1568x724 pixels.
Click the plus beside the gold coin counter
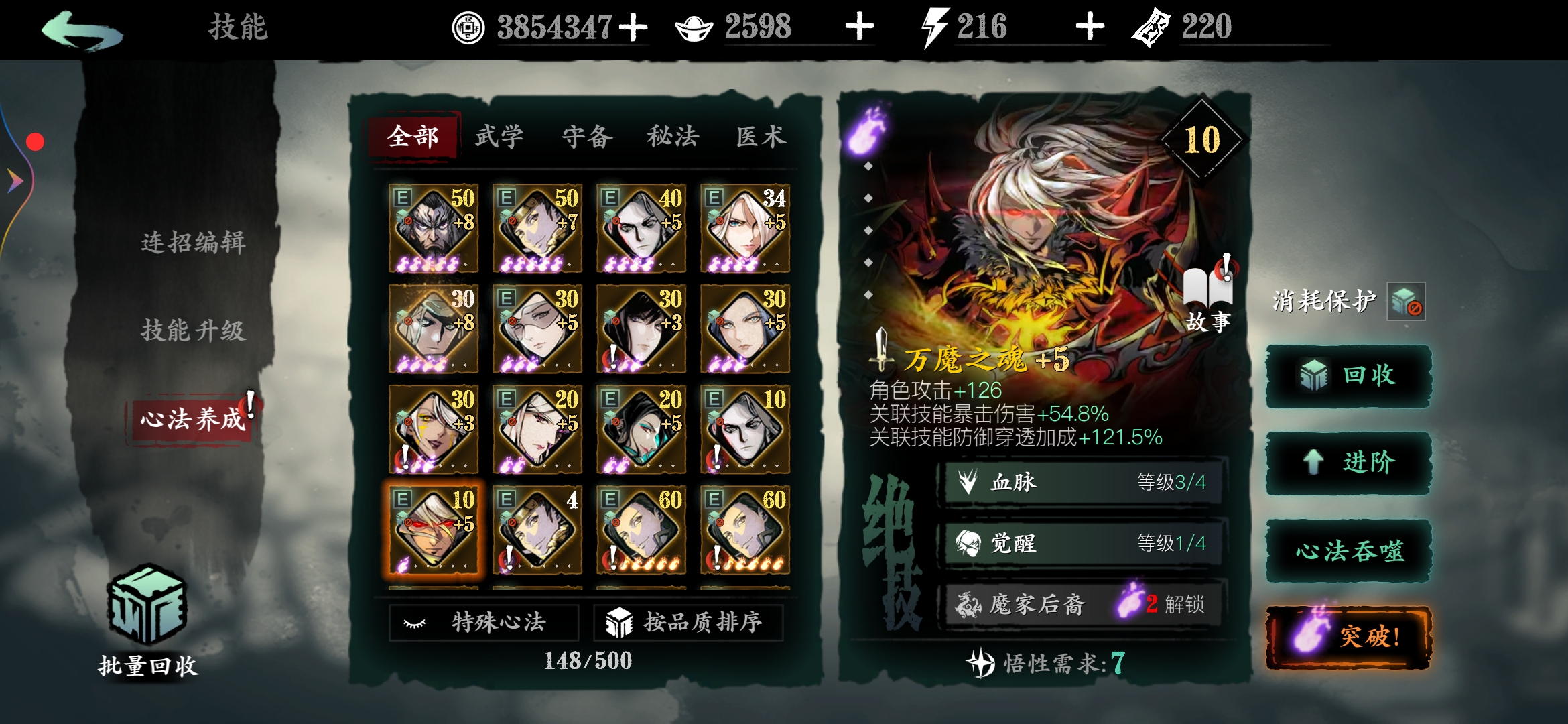634,27
